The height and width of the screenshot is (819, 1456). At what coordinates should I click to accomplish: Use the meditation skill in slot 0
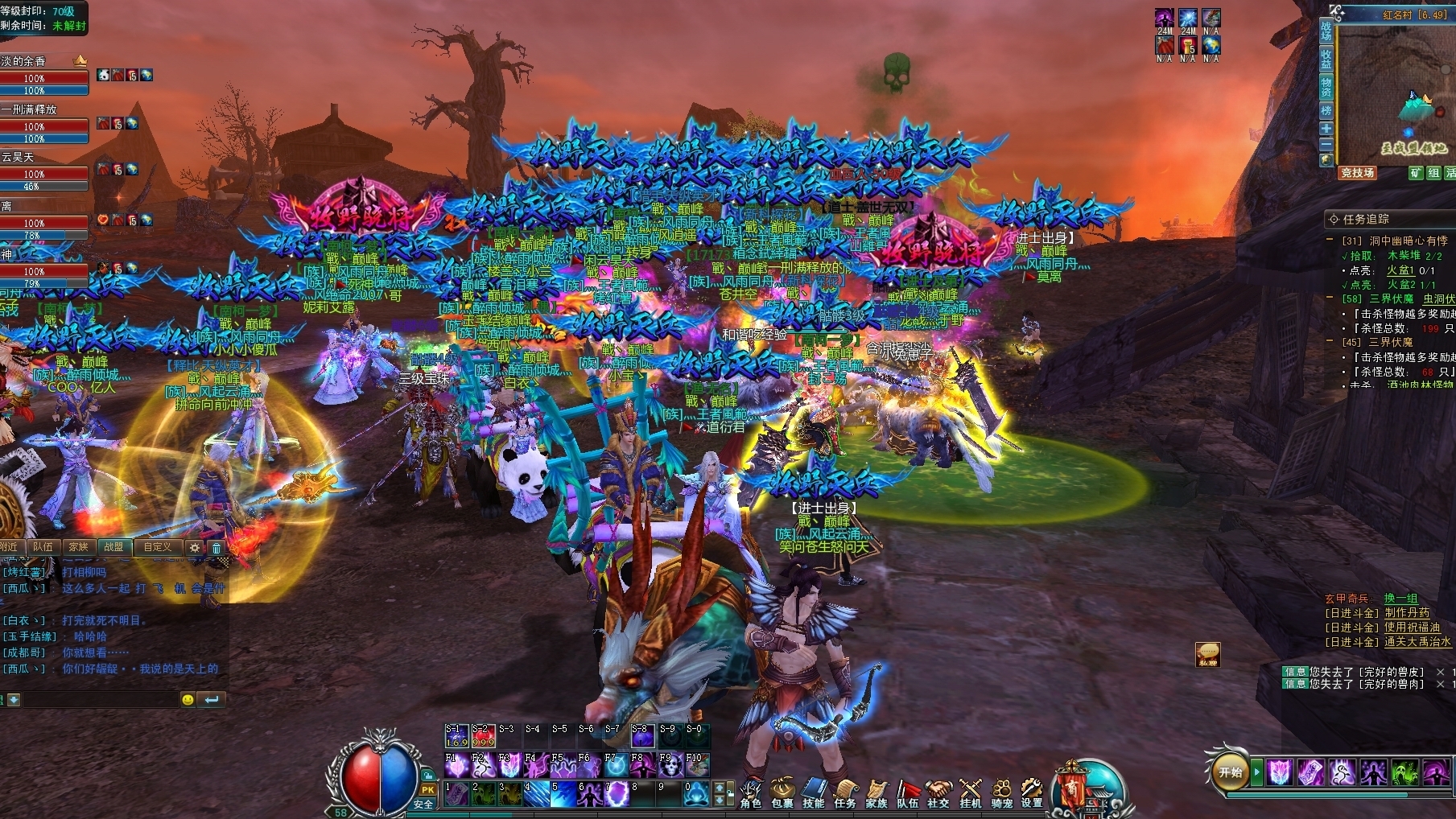(x=696, y=794)
